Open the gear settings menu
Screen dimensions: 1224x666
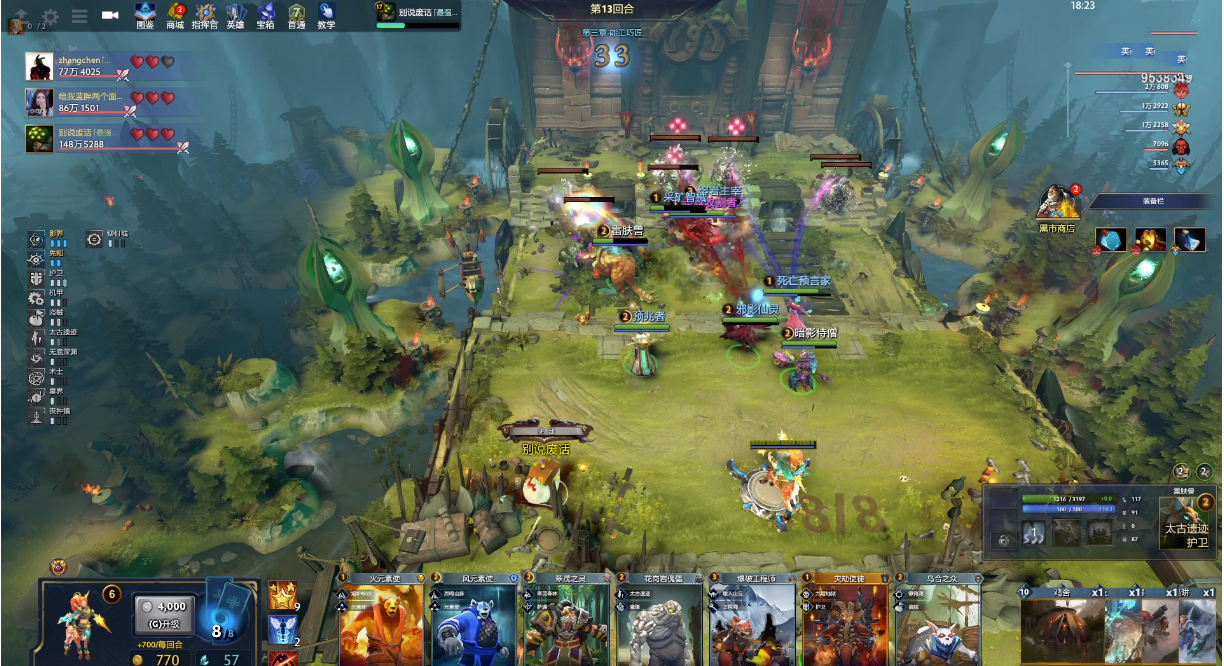[x=50, y=16]
